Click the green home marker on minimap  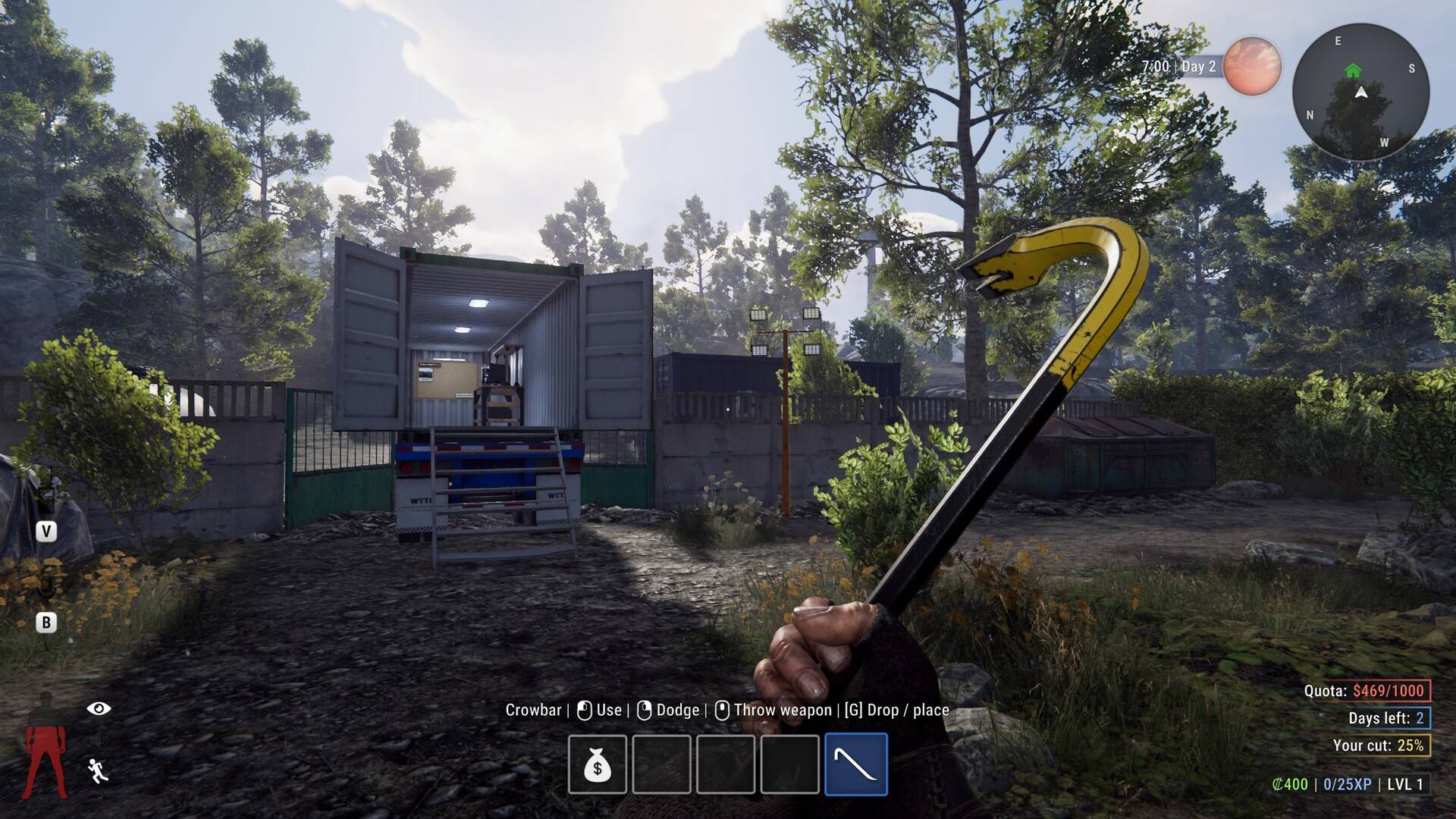click(1353, 71)
